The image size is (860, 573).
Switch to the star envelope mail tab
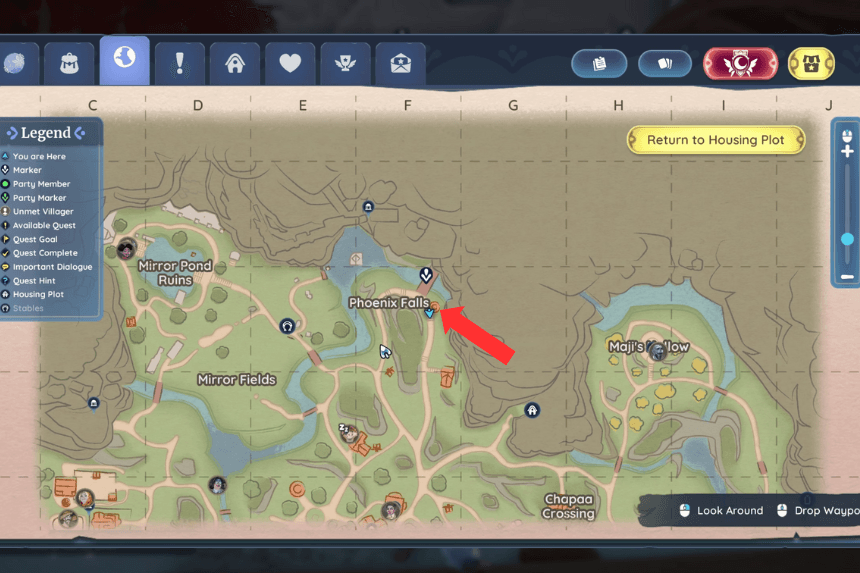399,63
